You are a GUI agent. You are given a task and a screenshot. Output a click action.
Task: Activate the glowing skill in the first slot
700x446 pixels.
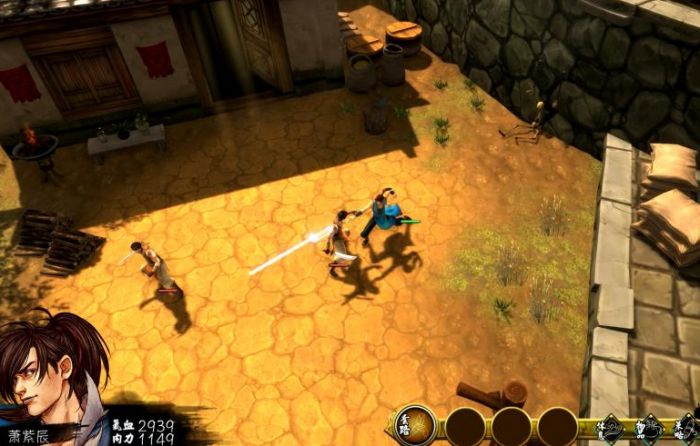tap(414, 425)
